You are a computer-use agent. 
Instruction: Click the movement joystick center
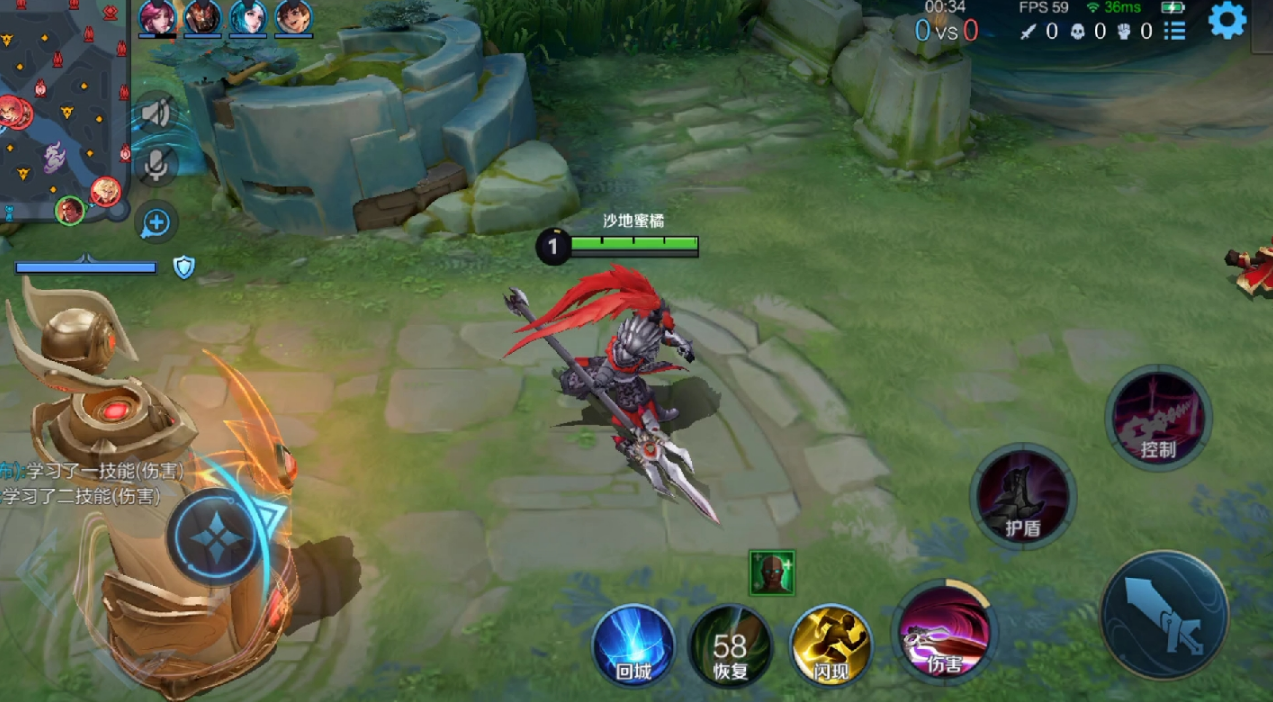[x=215, y=537]
